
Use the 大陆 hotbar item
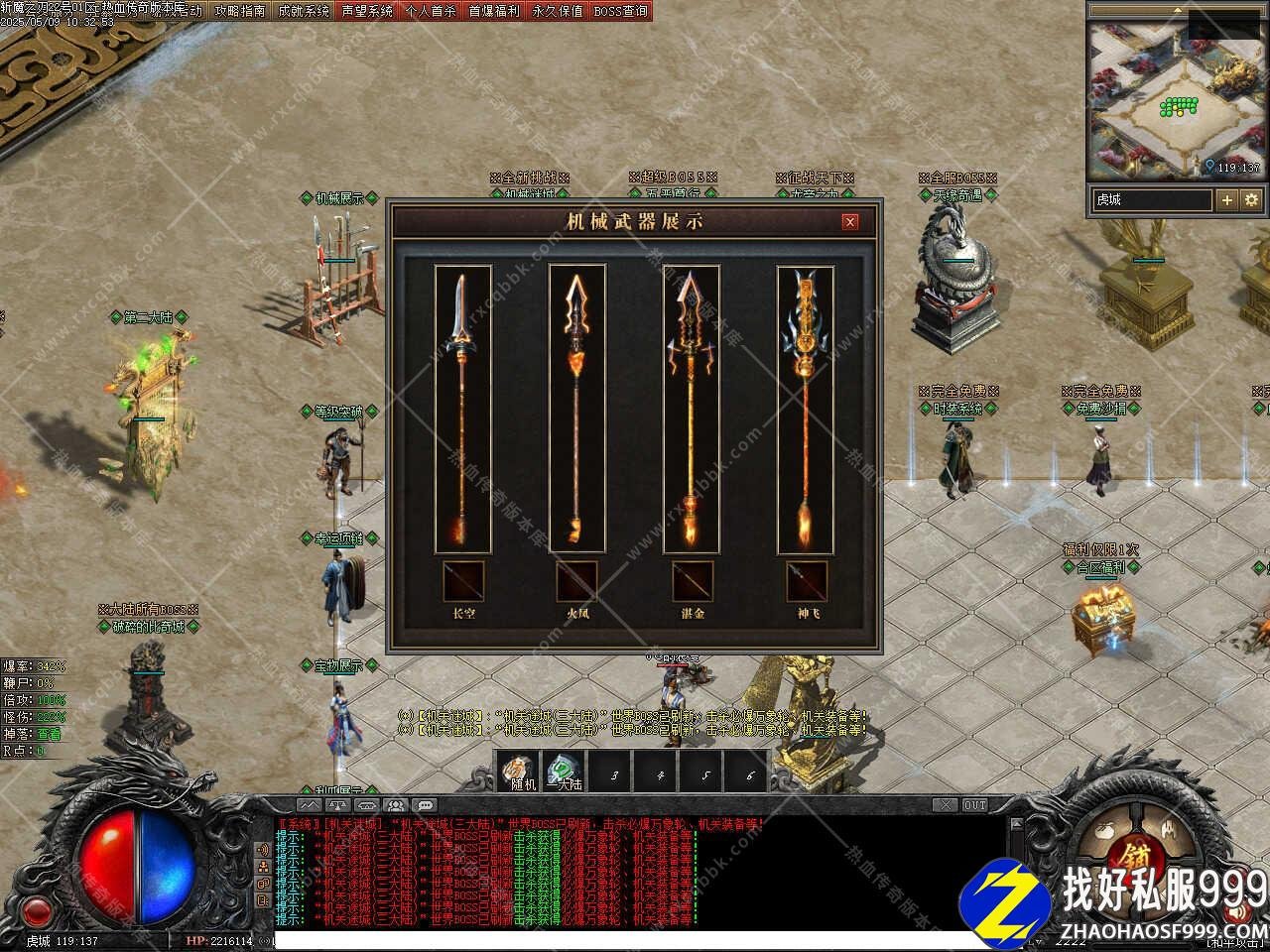click(x=565, y=772)
